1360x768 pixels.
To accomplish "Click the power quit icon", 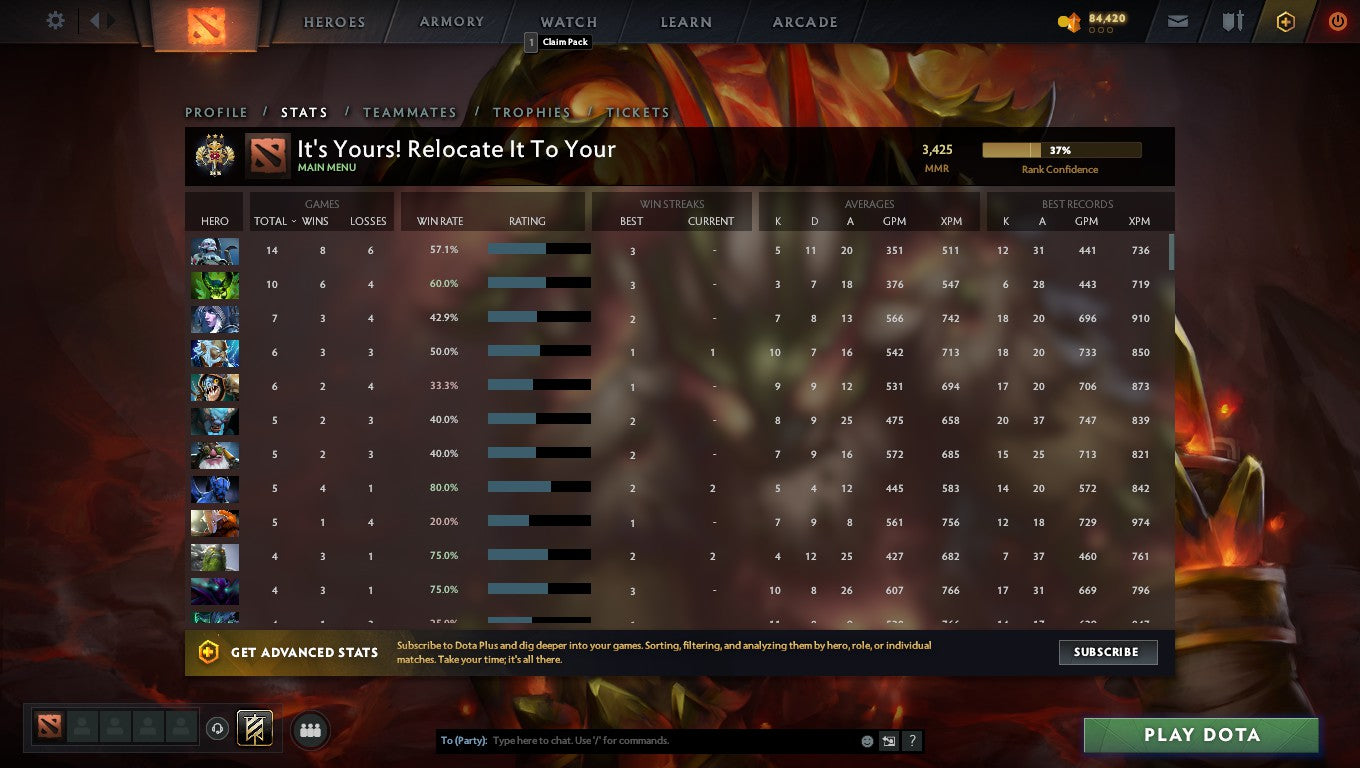I will pyautogui.click(x=1337, y=20).
